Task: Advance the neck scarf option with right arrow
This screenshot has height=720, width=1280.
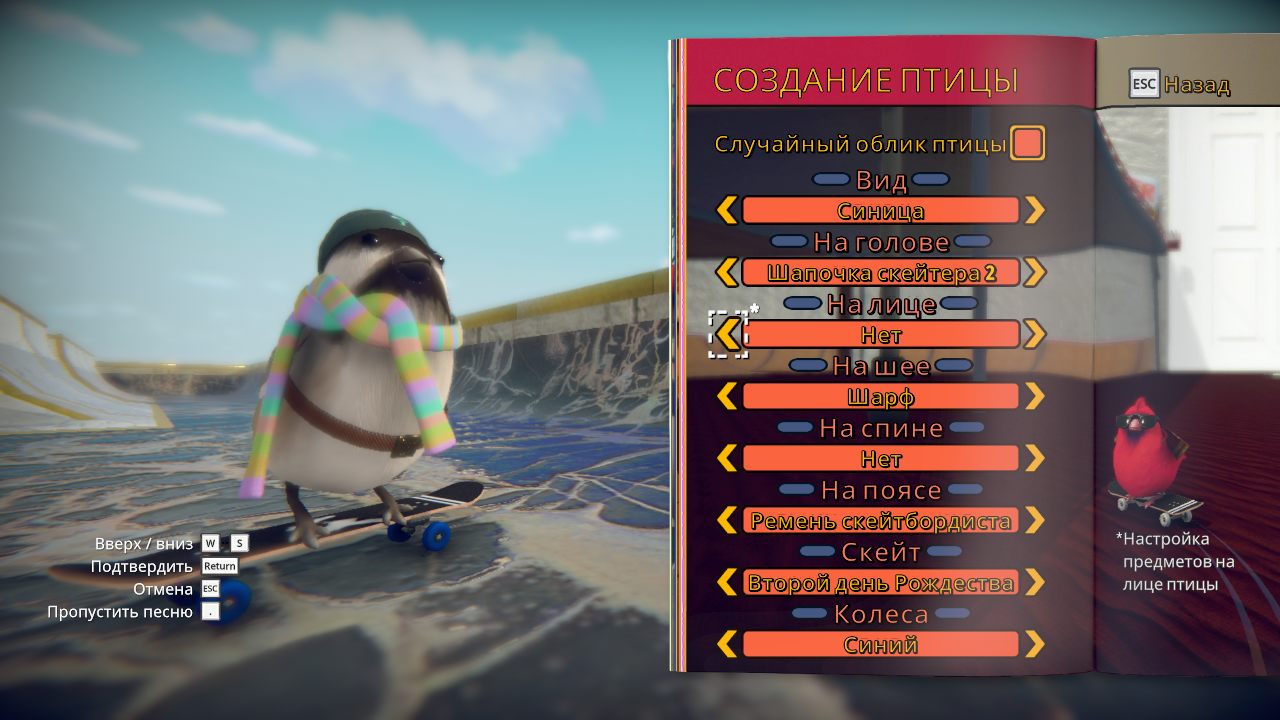Action: click(1037, 396)
